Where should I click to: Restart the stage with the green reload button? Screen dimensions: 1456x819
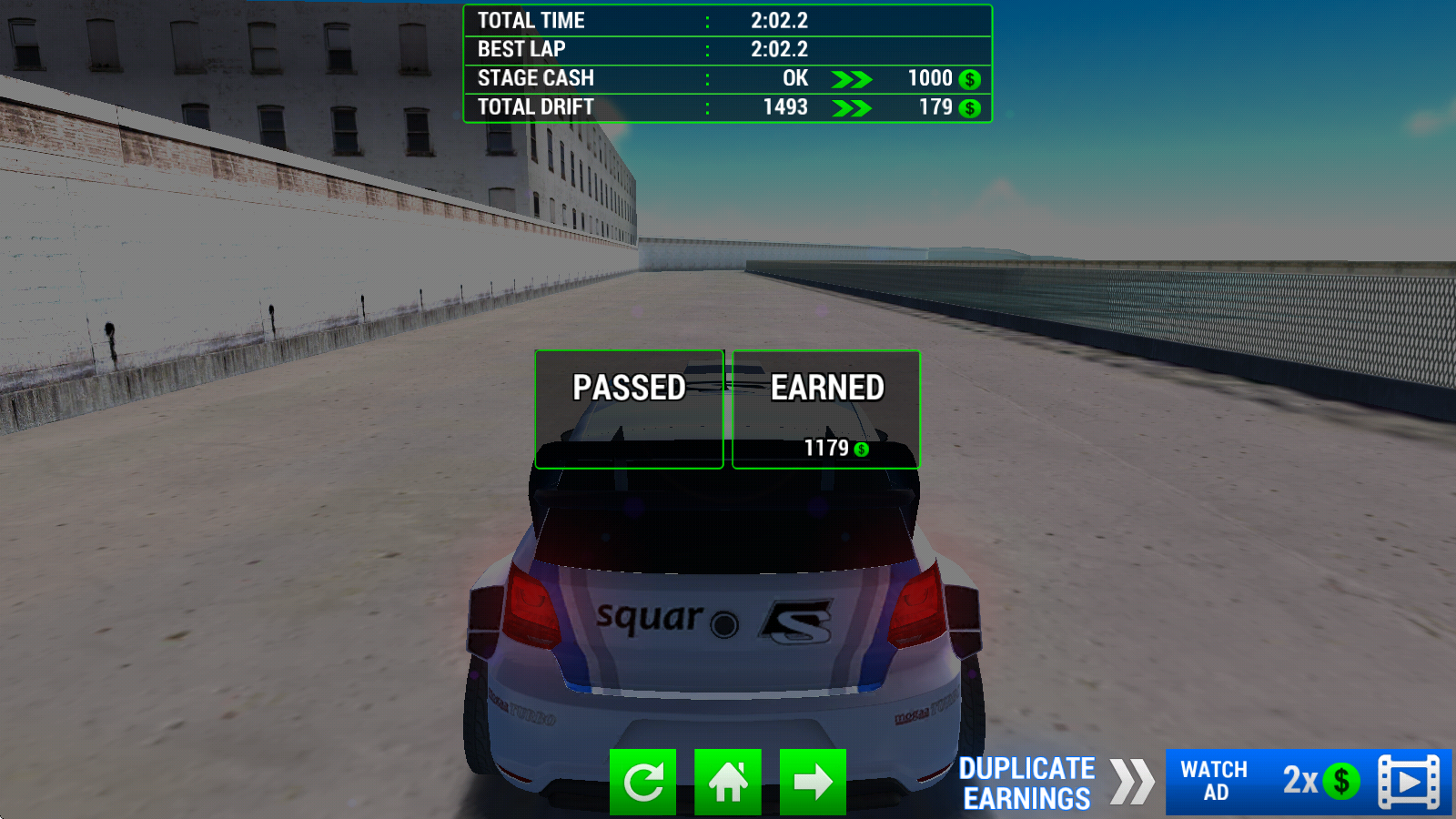pyautogui.click(x=642, y=782)
